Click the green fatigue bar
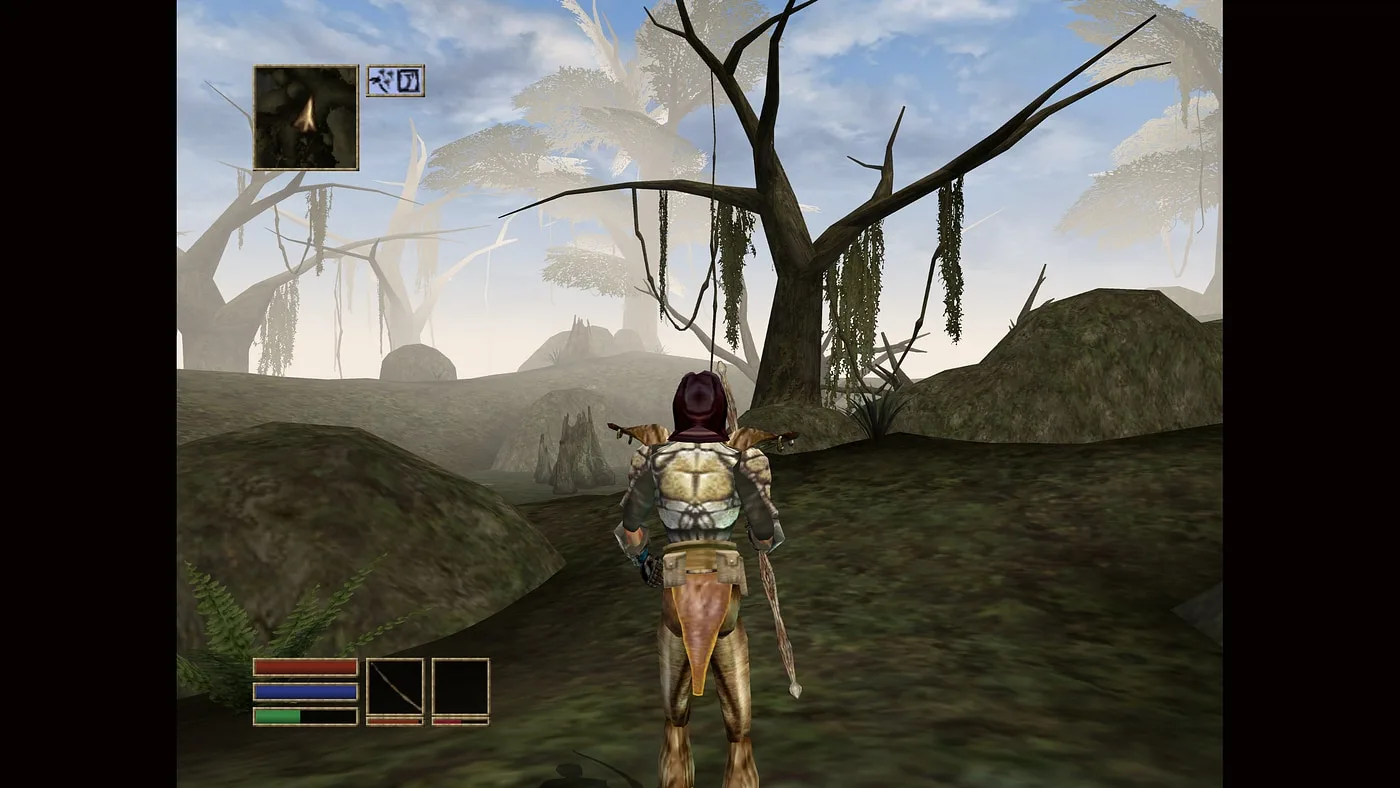 coord(280,714)
